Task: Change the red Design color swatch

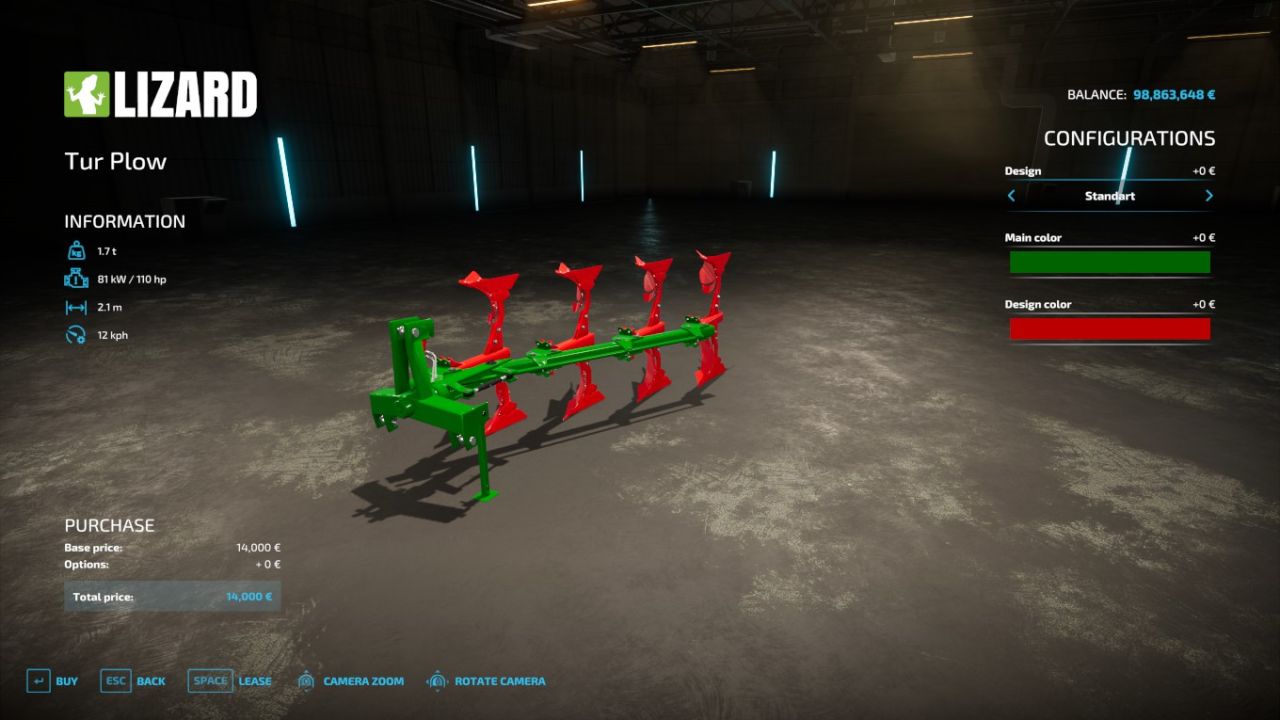Action: 1110,328
